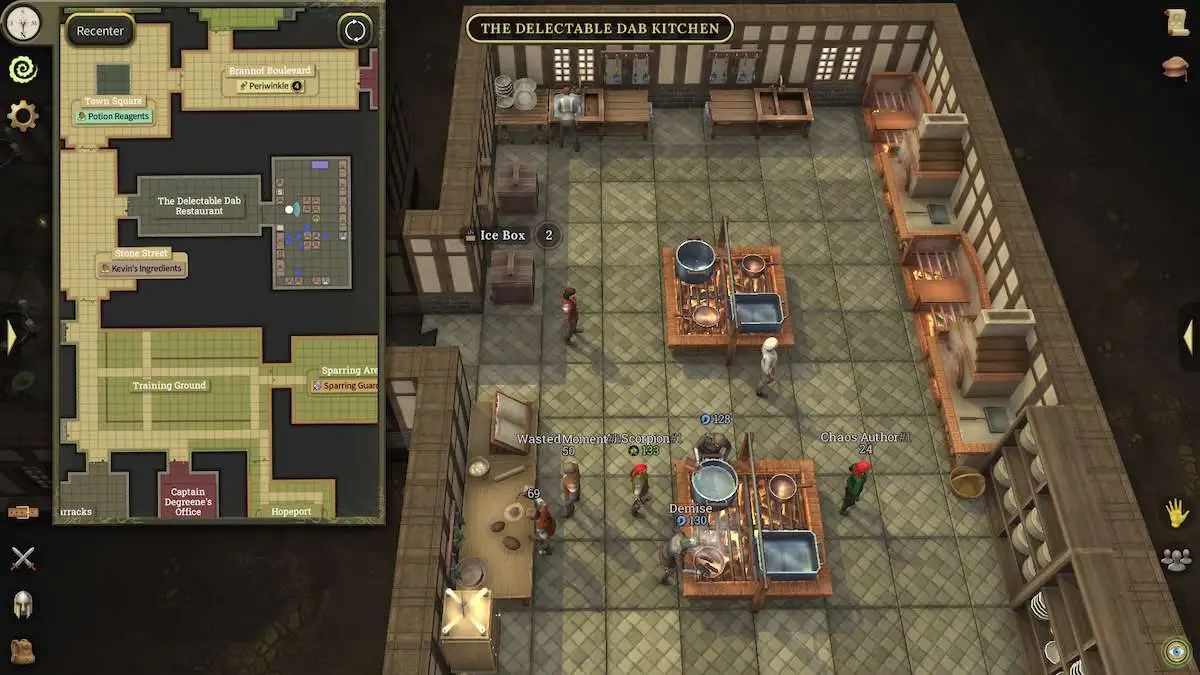Click Captain Degreene's Office on the map
1200x675 pixels.
click(x=188, y=501)
